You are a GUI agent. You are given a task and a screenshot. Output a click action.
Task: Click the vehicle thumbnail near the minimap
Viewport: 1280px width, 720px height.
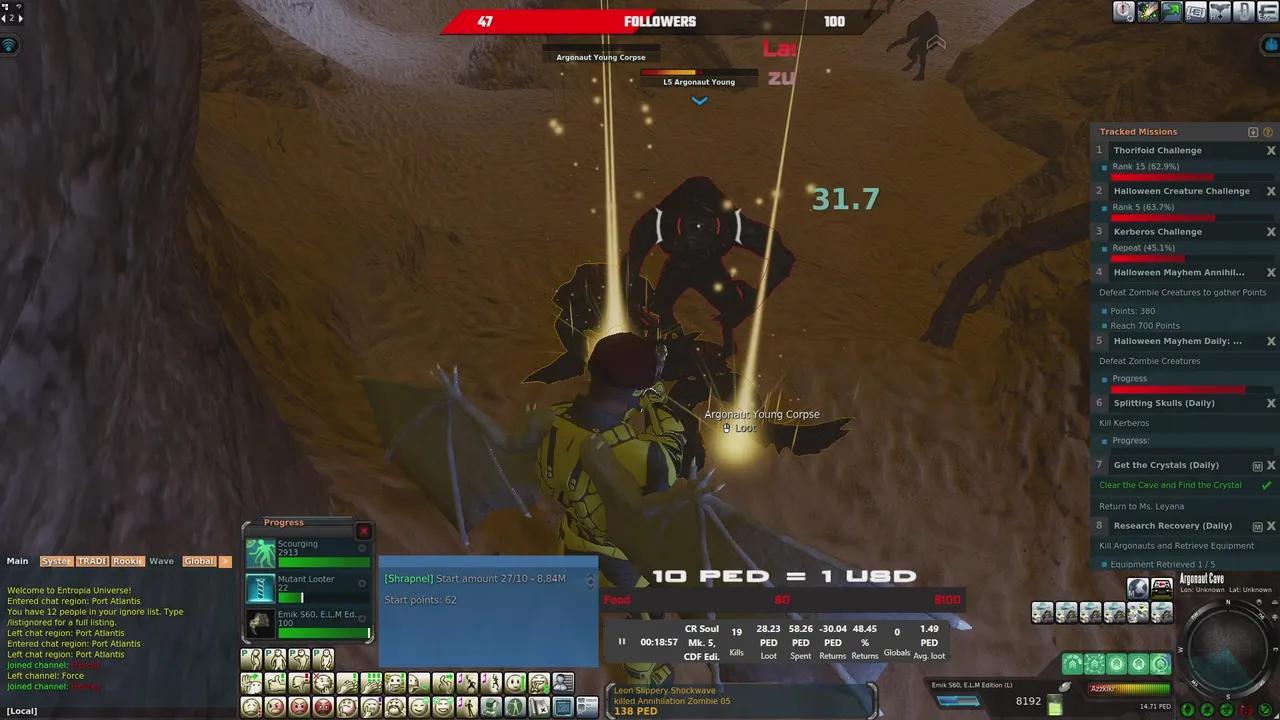[1162, 587]
